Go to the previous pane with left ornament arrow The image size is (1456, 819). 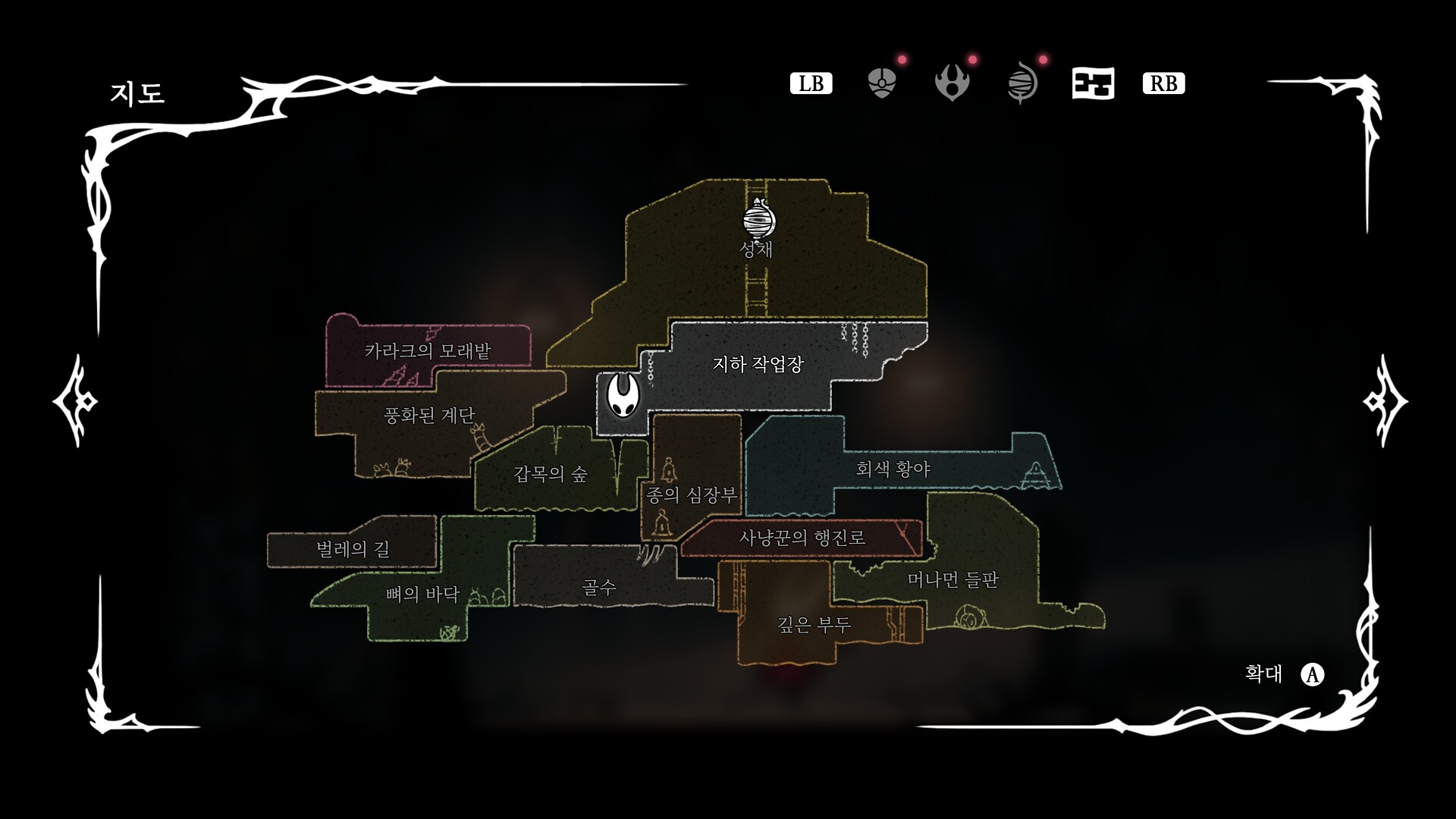click(76, 400)
